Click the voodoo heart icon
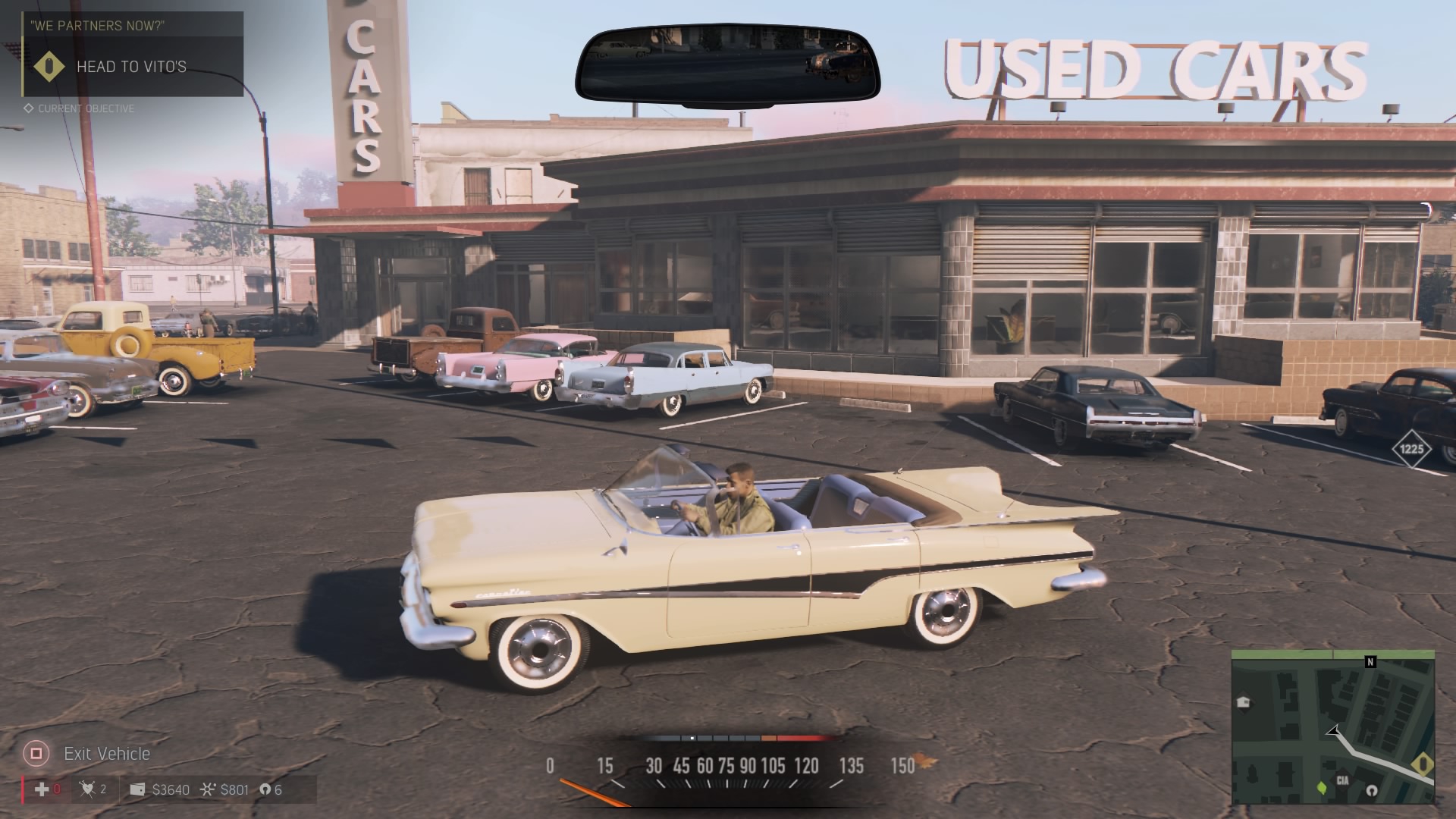Image resolution: width=1456 pixels, height=819 pixels. 88,789
